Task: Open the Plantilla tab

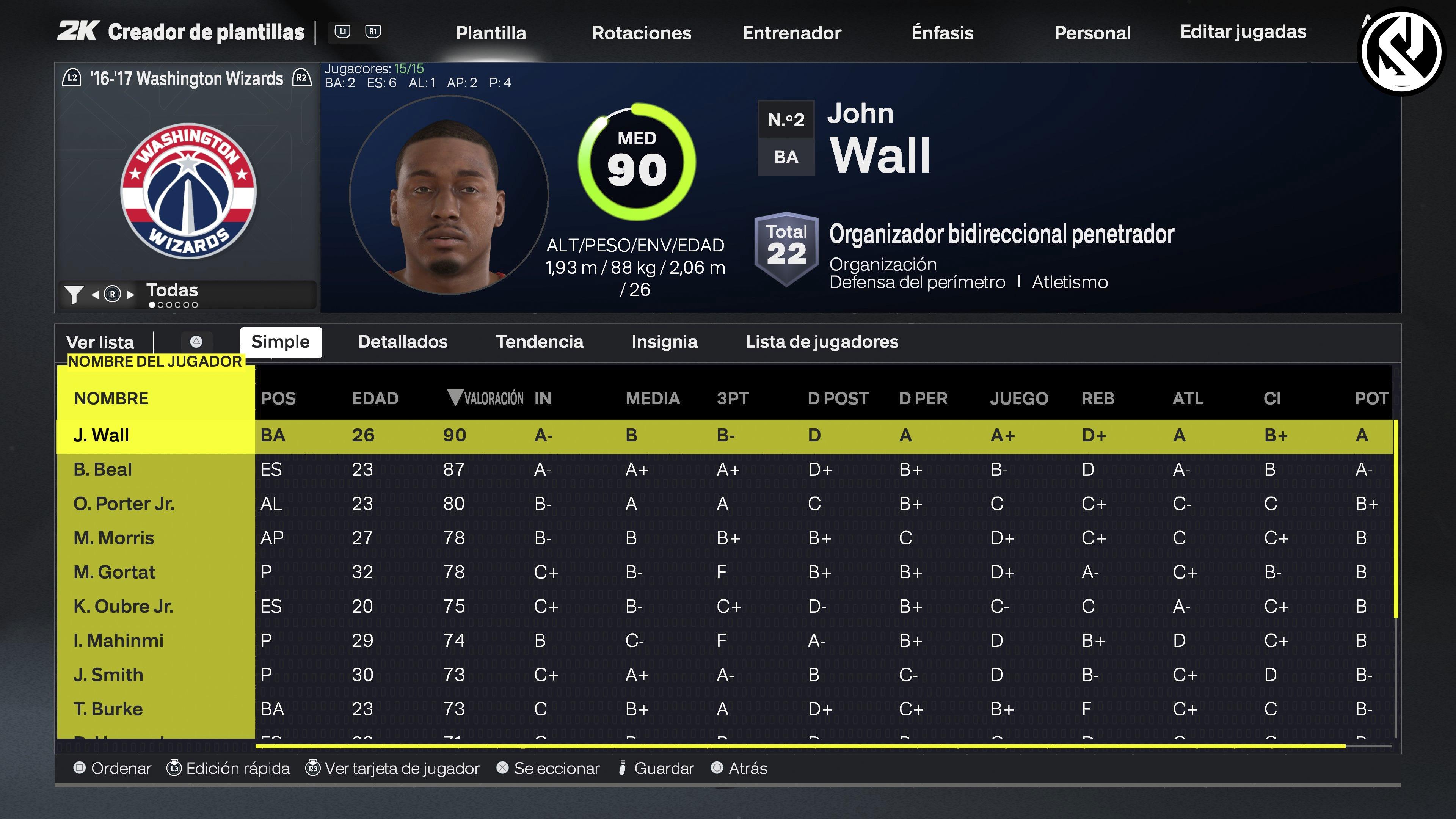Action: [491, 33]
